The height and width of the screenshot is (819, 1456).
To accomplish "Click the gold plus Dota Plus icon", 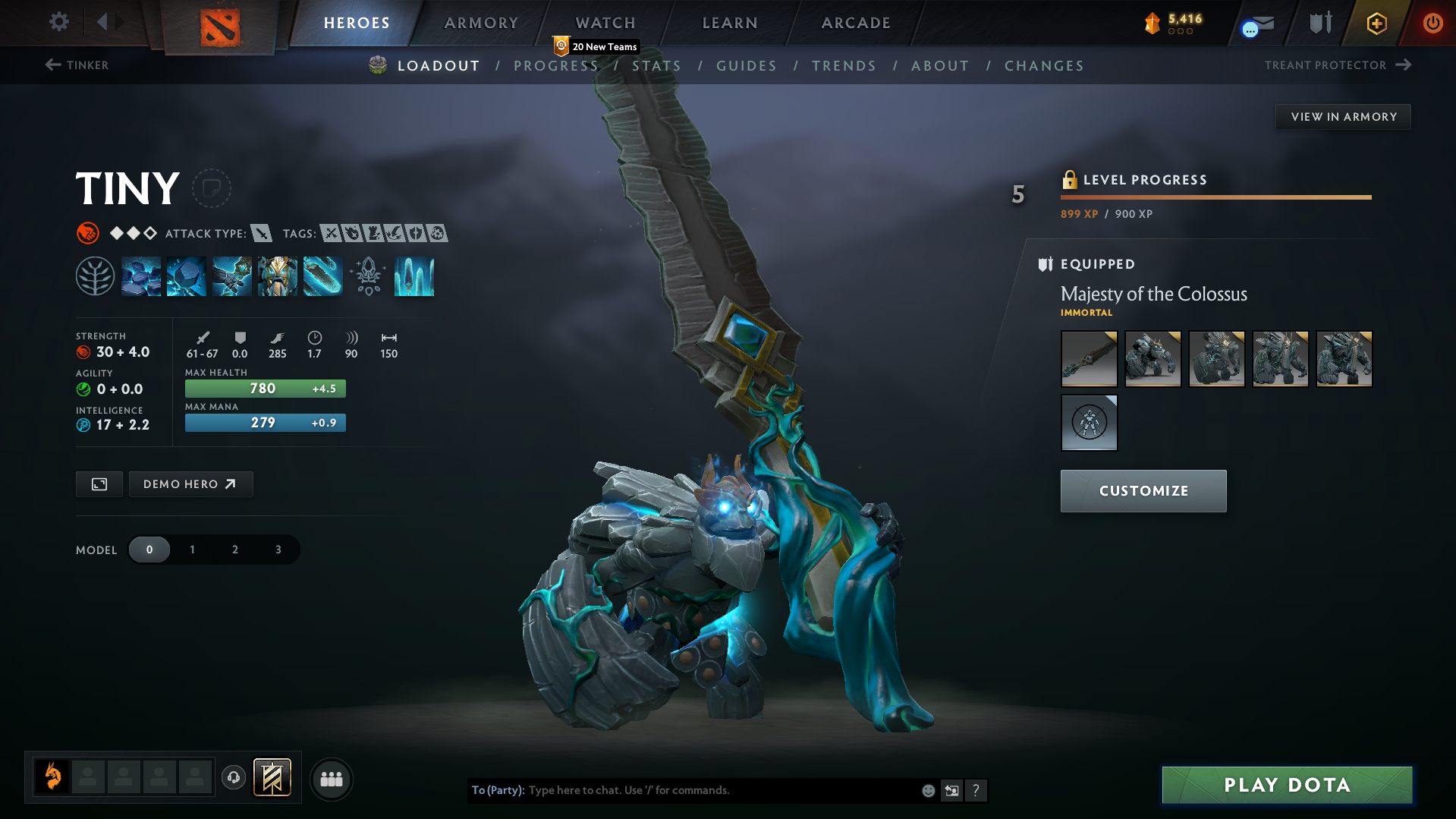I will (x=1376, y=23).
